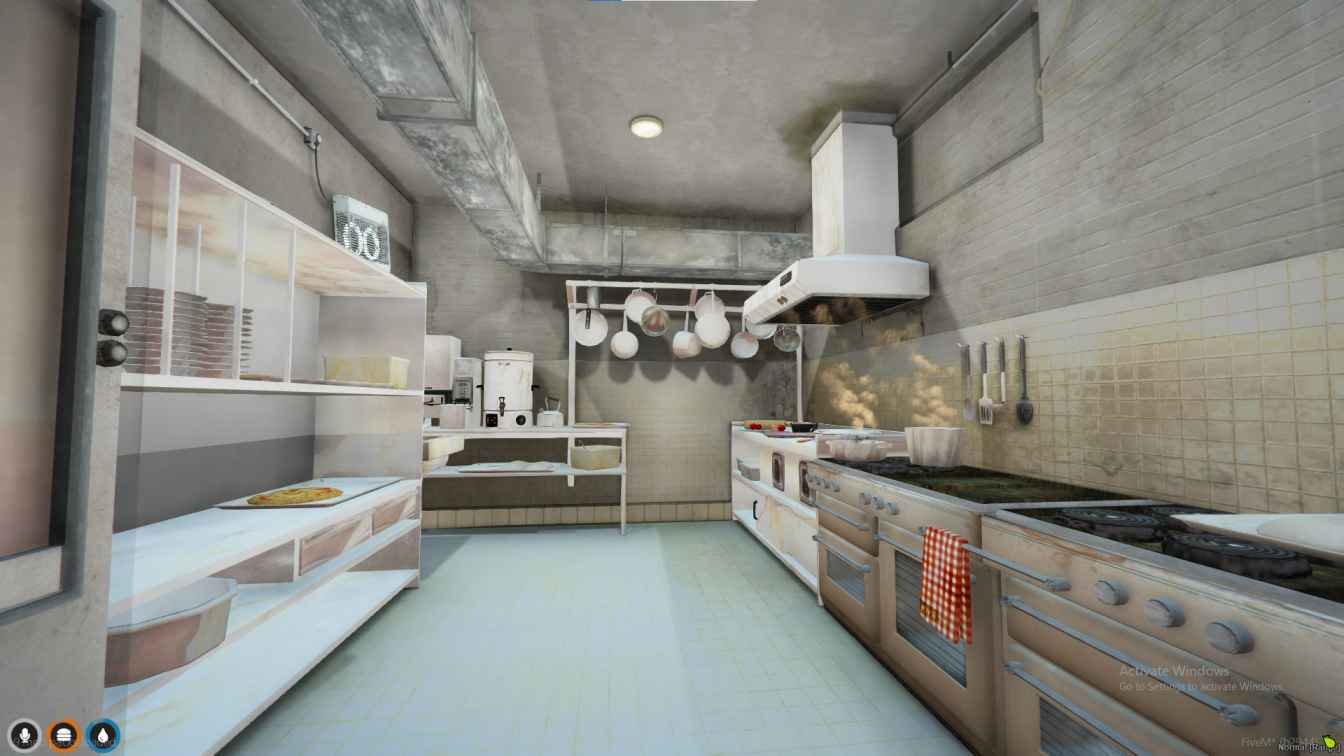Click the Activate Windows watermark heading

[x=1177, y=671]
